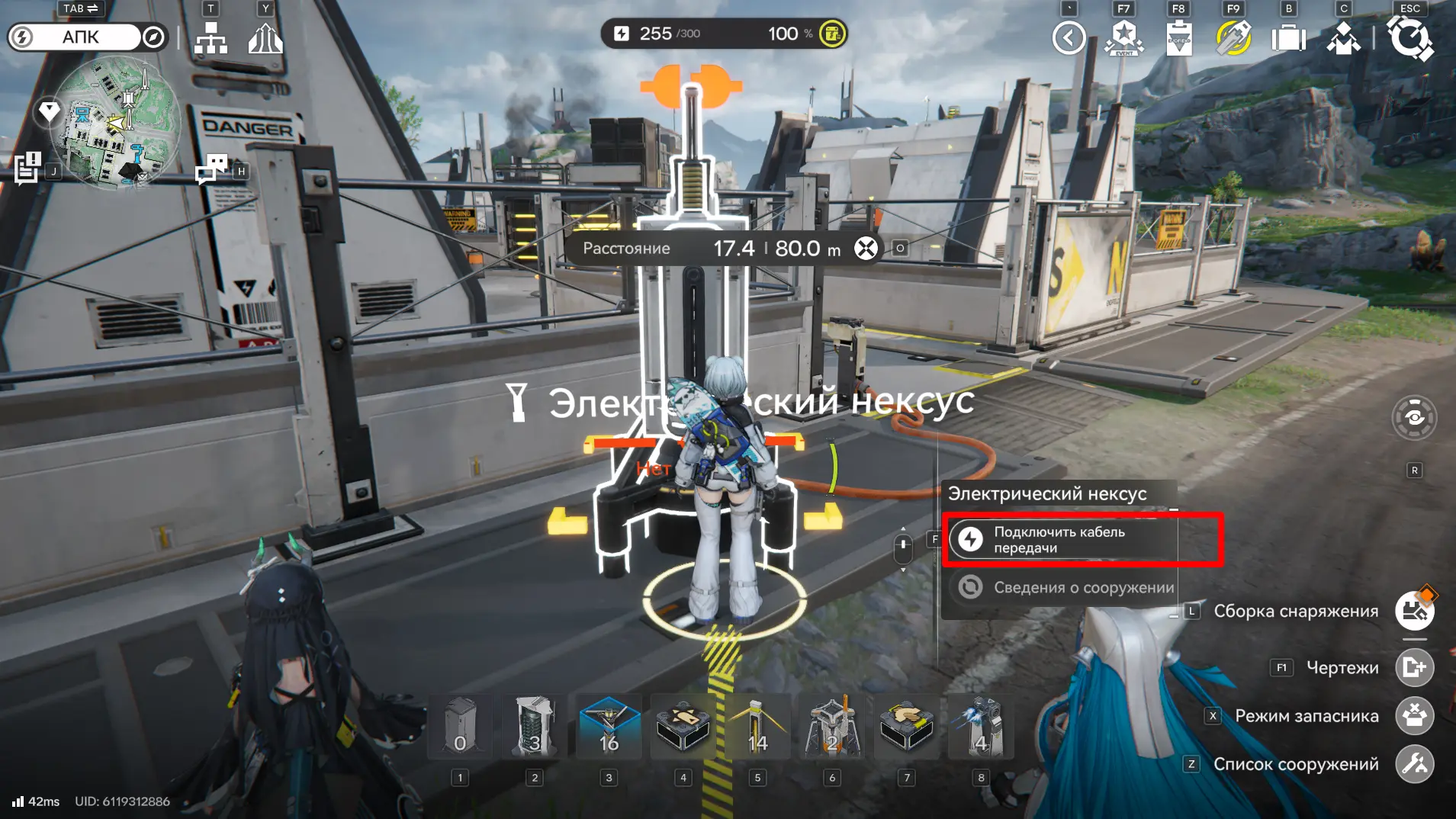Viewport: 1456px width, 819px height.
Task: Cancel the distance cable with X button
Action: click(x=866, y=249)
